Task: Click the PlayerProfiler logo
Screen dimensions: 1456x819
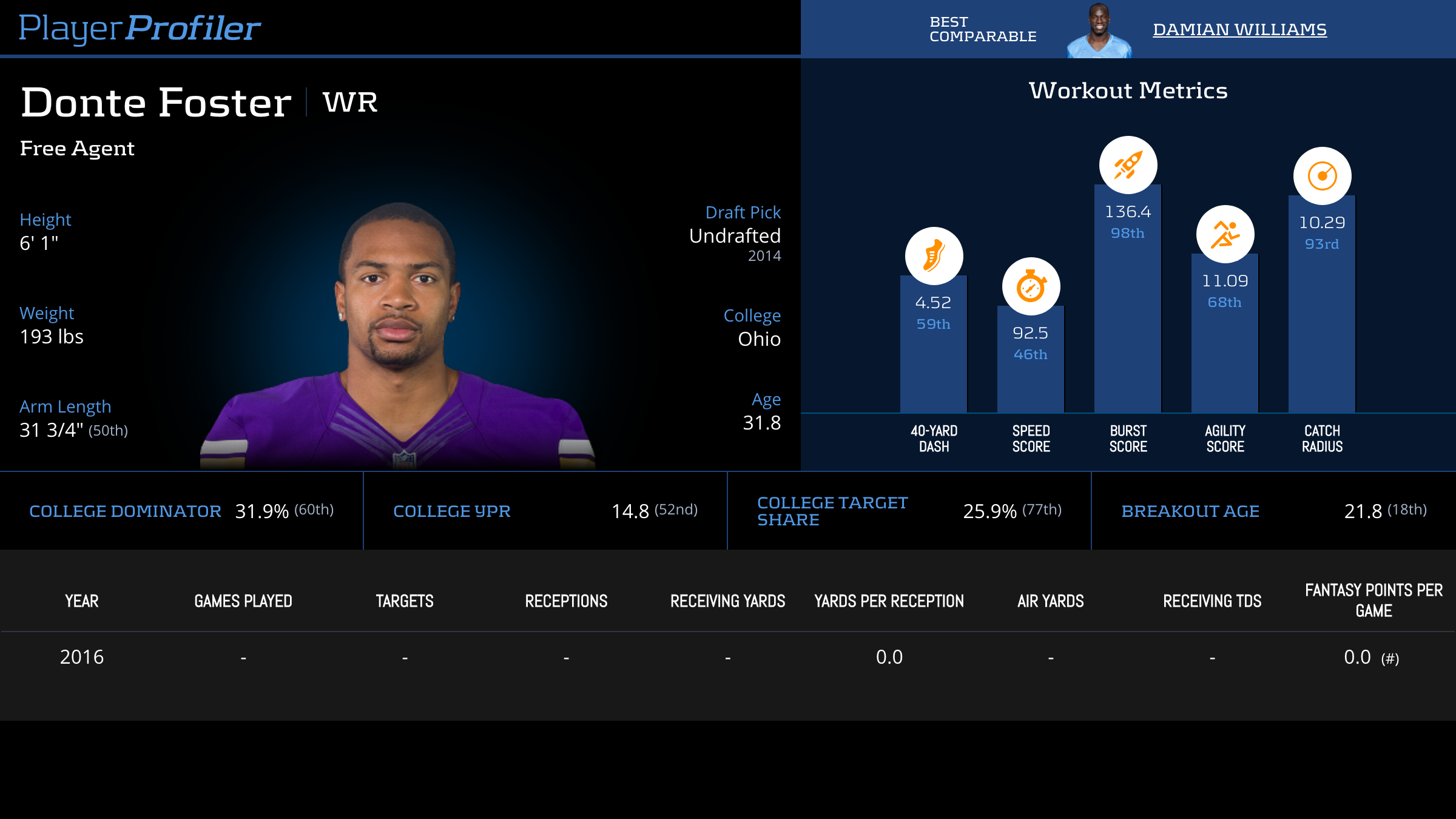Action: coord(140,28)
